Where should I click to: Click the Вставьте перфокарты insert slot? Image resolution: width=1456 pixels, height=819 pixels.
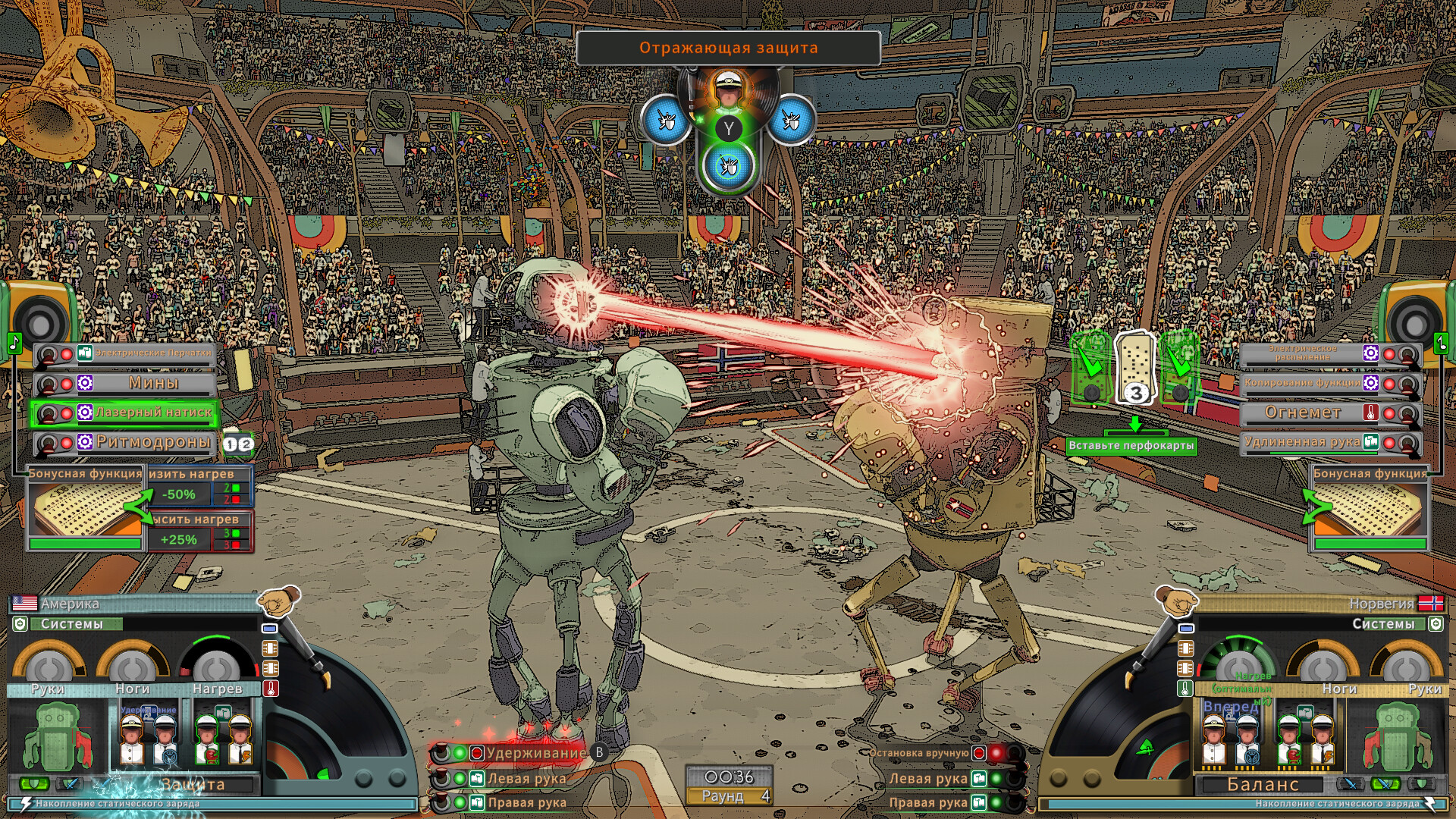pyautogui.click(x=1131, y=445)
